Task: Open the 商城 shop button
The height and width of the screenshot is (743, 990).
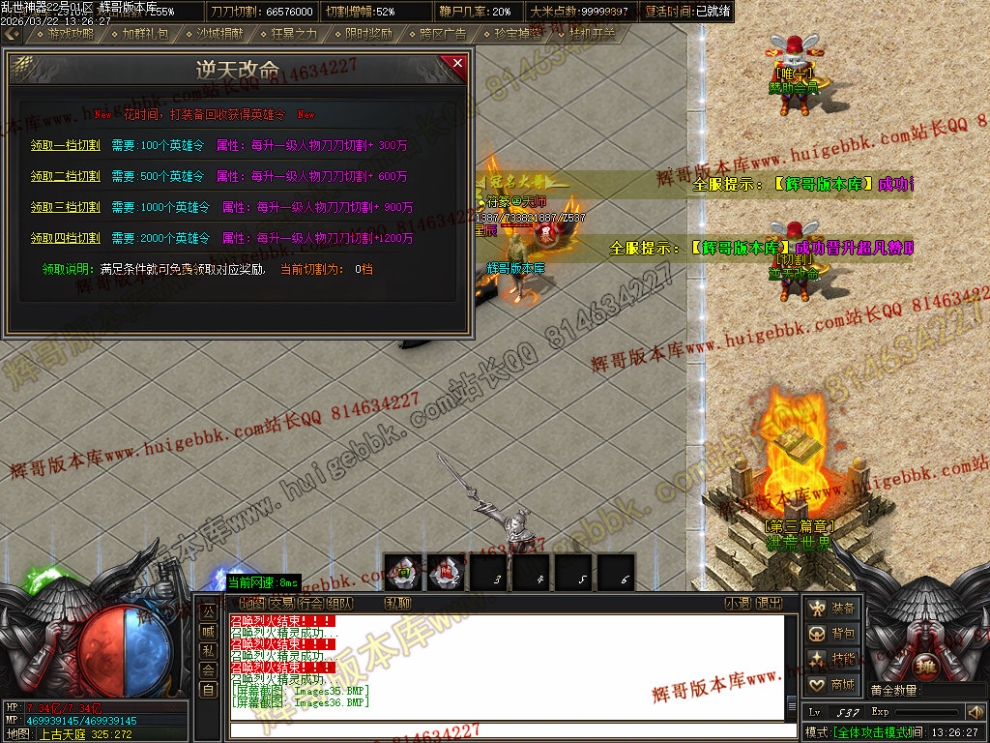Action: point(832,685)
